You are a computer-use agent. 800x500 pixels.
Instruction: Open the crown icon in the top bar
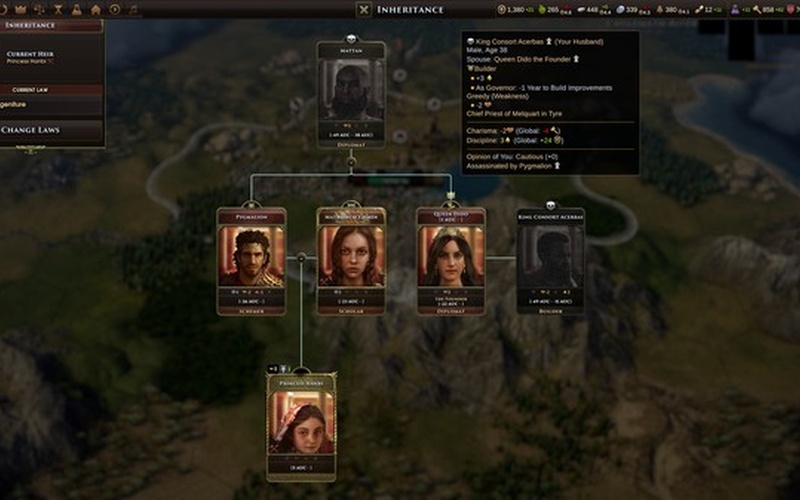pyautogui.click(x=20, y=9)
